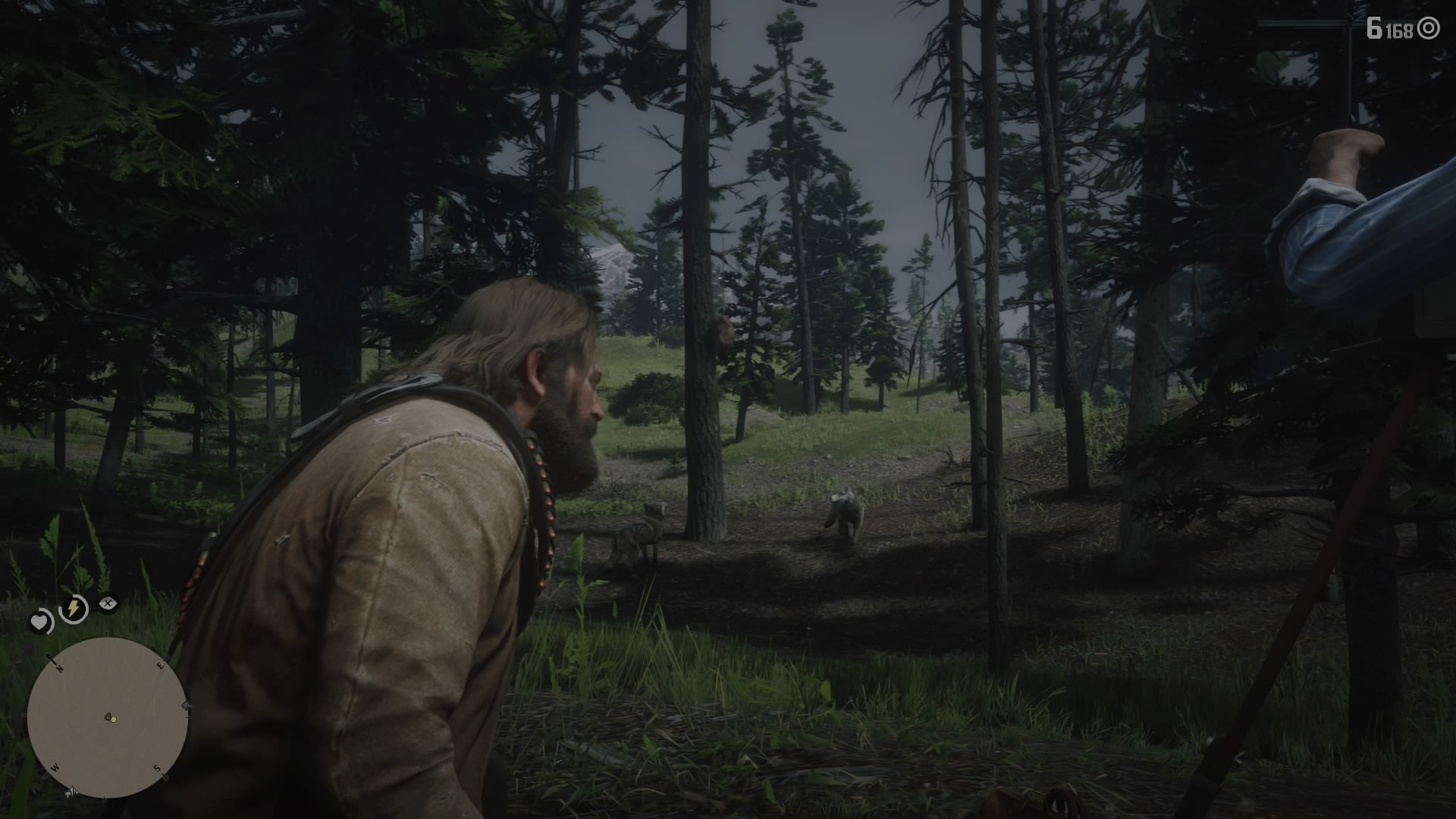
Task: Click the crosshair ammo reticle icon
Action: [x=1429, y=28]
